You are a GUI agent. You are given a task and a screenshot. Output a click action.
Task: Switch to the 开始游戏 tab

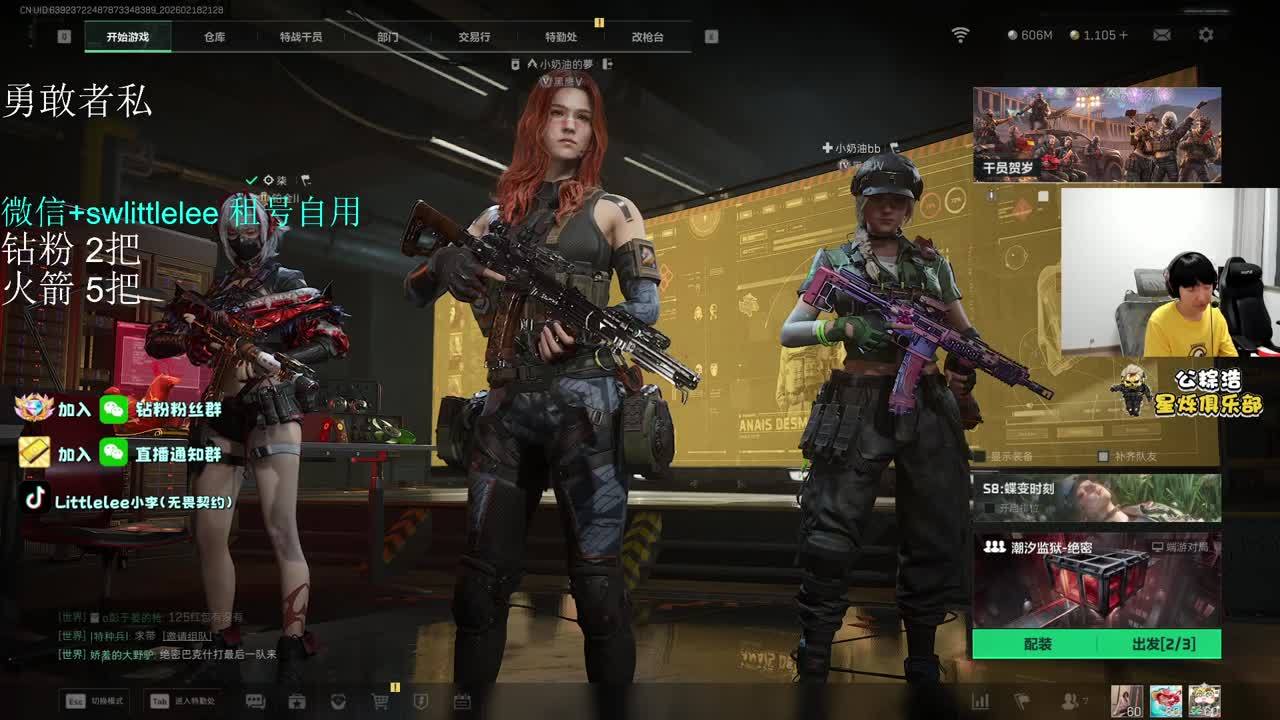pos(128,37)
